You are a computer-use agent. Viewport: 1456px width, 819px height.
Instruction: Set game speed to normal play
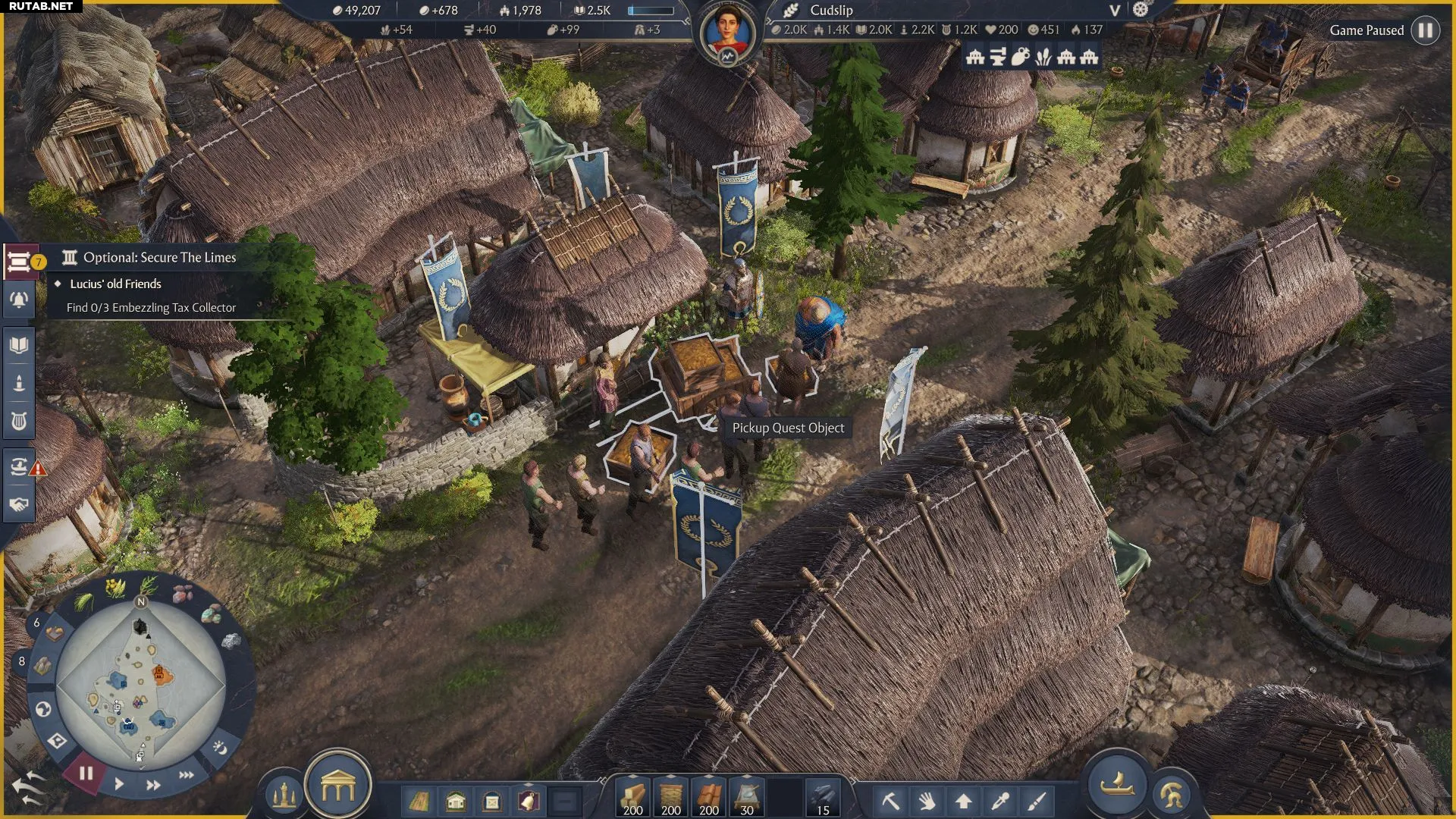click(x=119, y=784)
